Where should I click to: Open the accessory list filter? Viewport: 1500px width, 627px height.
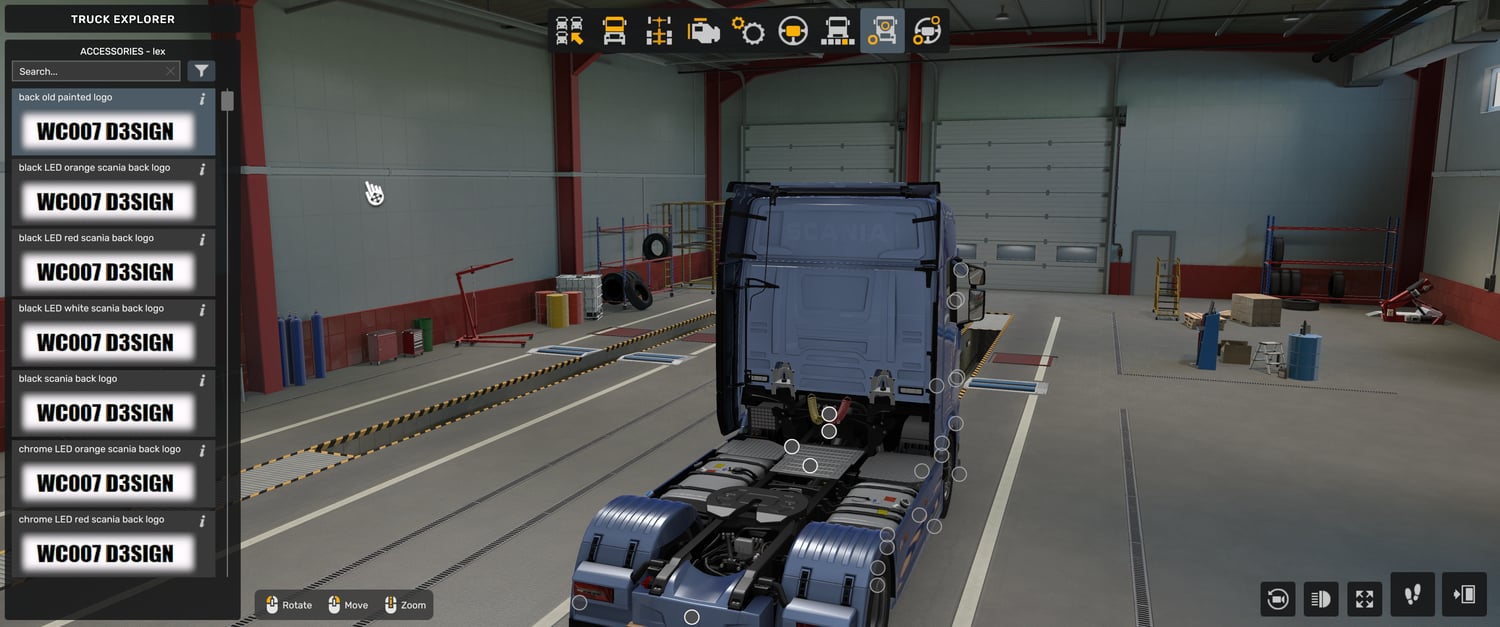(202, 71)
